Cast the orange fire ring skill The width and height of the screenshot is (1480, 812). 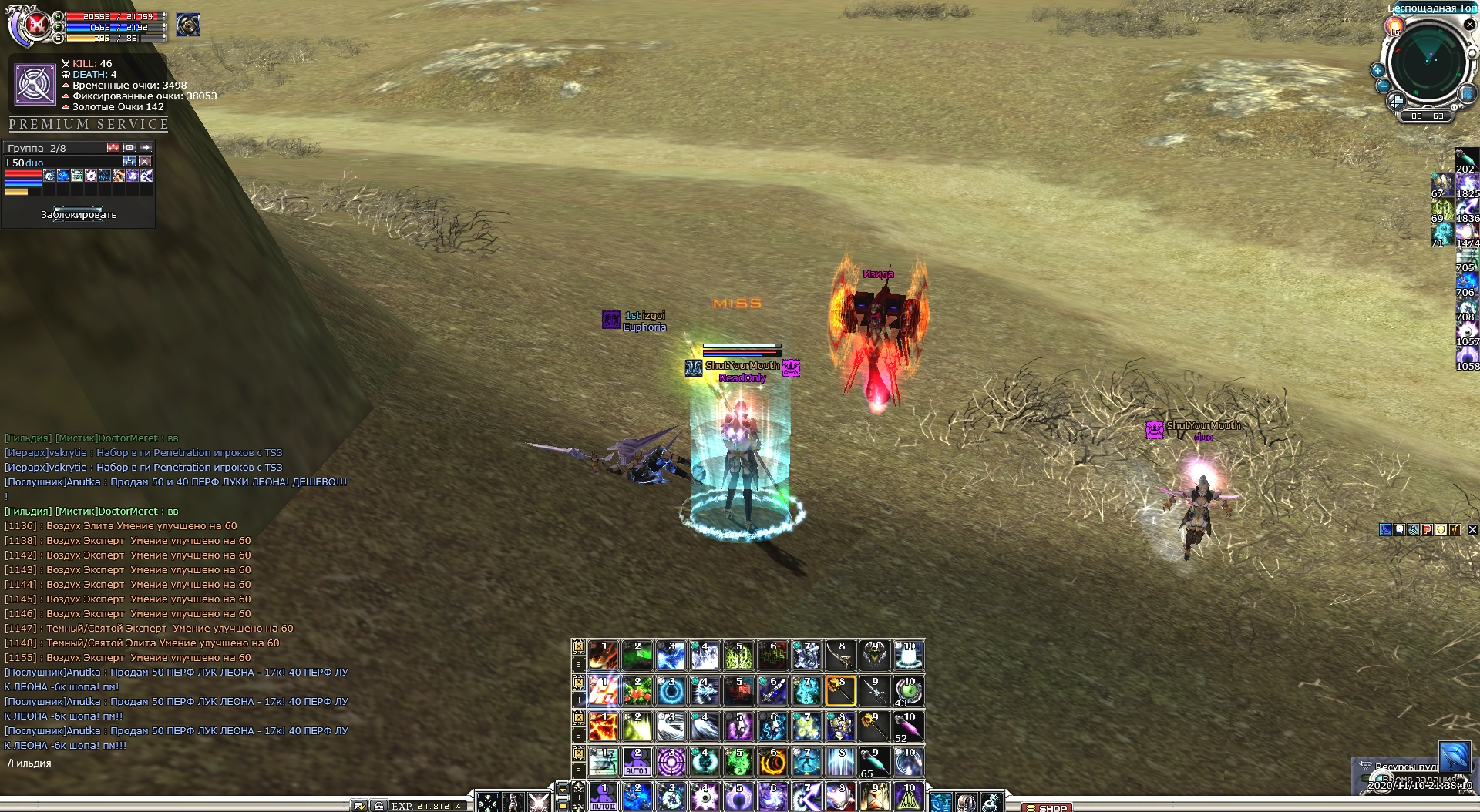pyautogui.click(x=772, y=762)
